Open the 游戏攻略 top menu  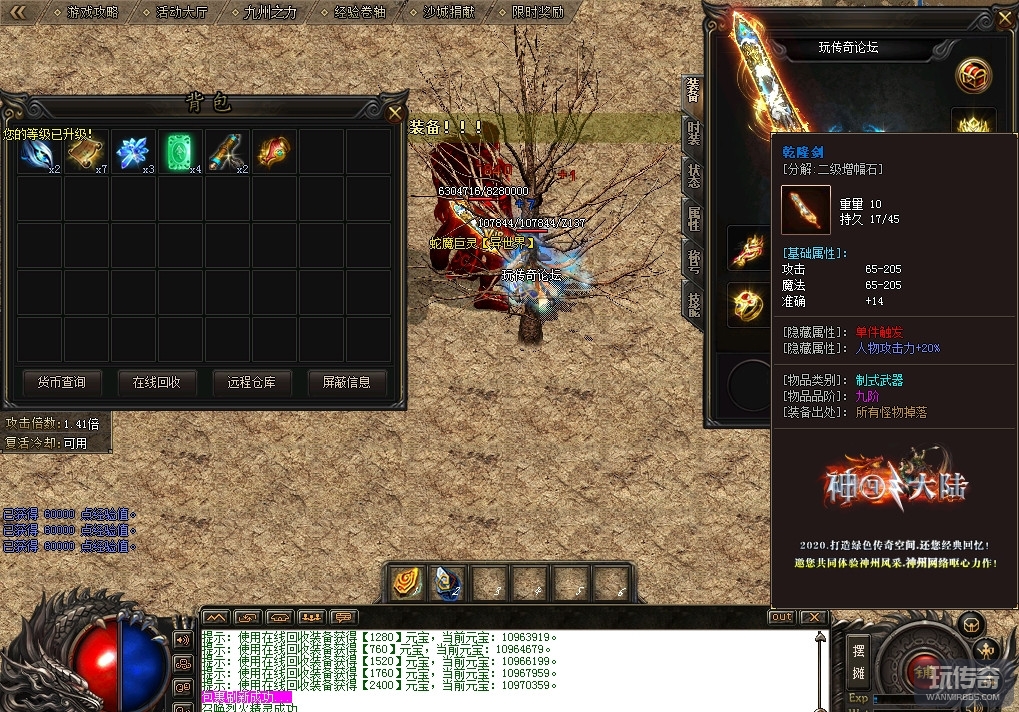coord(92,12)
